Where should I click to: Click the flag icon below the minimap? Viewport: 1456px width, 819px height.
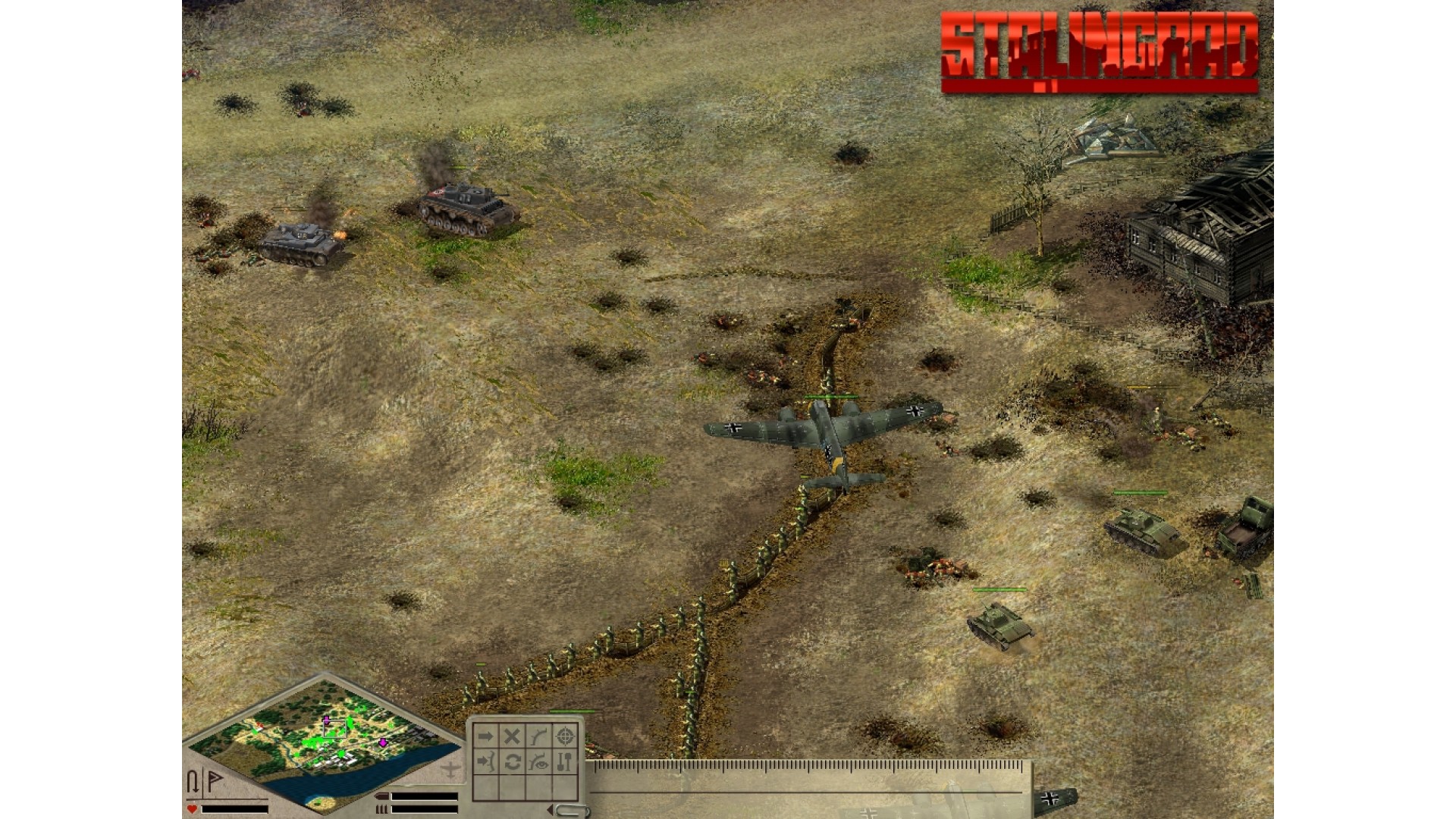[215, 781]
